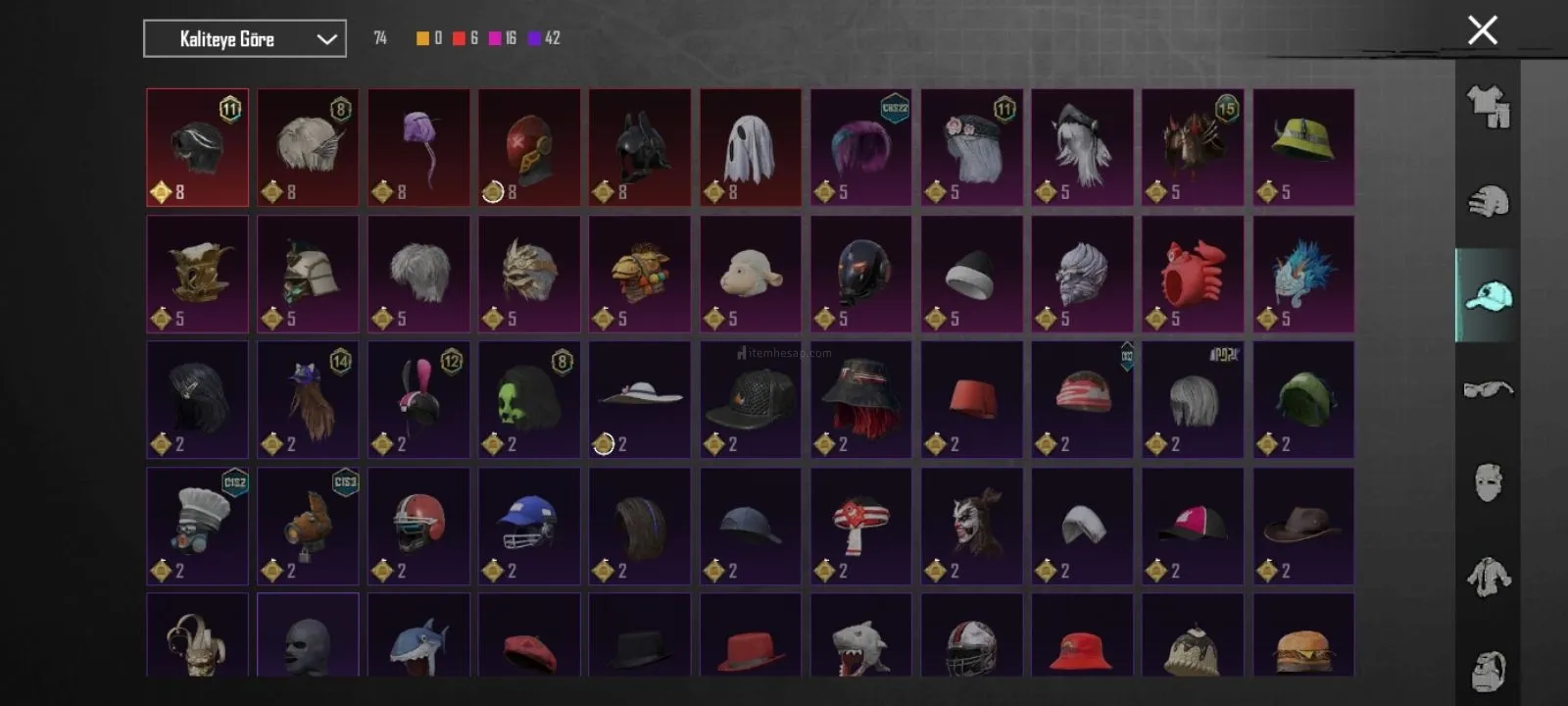Select the cap headwear category tab
Screen dimensions: 1568x706
1488,295
